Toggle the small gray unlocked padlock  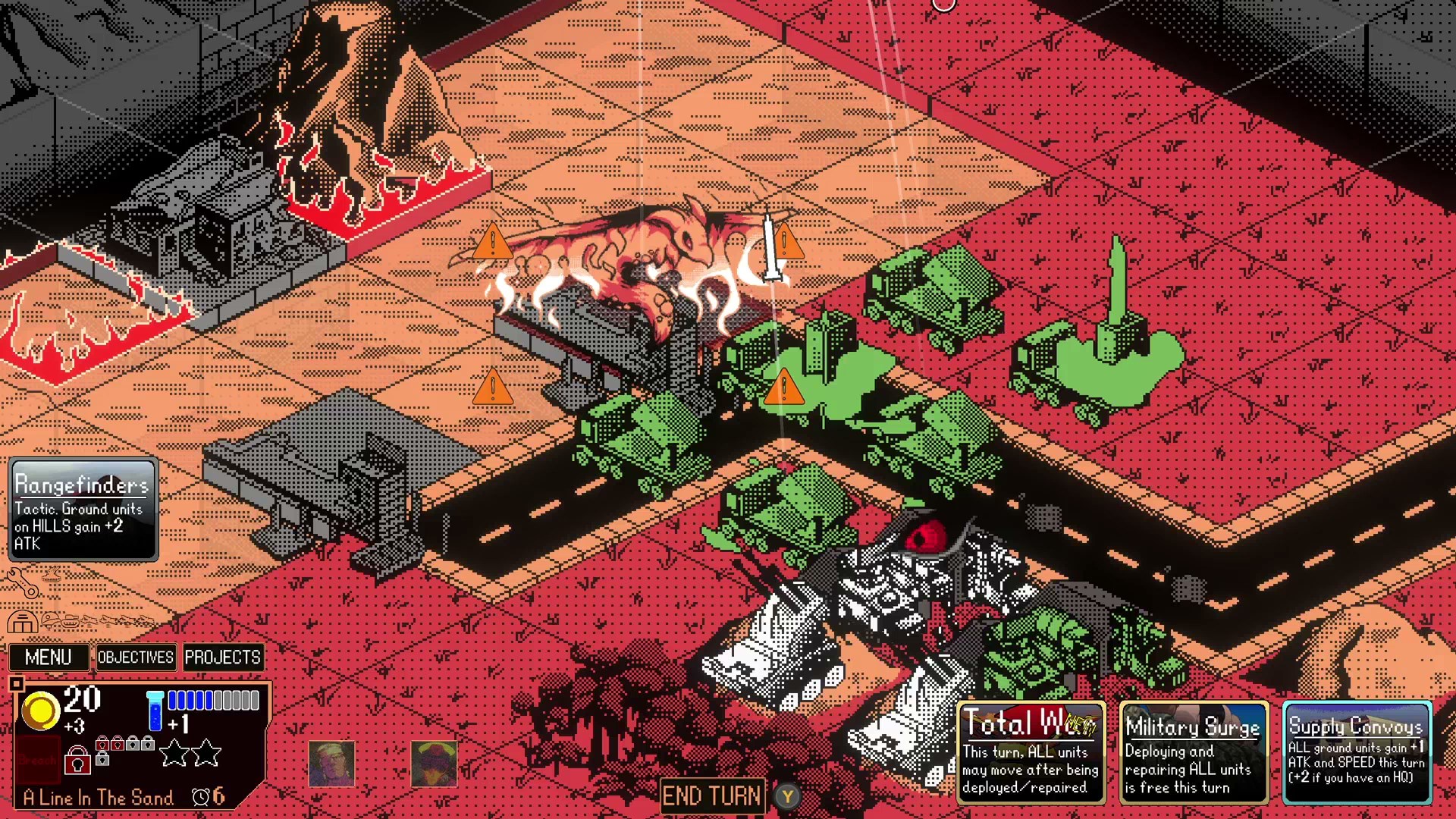(103, 758)
